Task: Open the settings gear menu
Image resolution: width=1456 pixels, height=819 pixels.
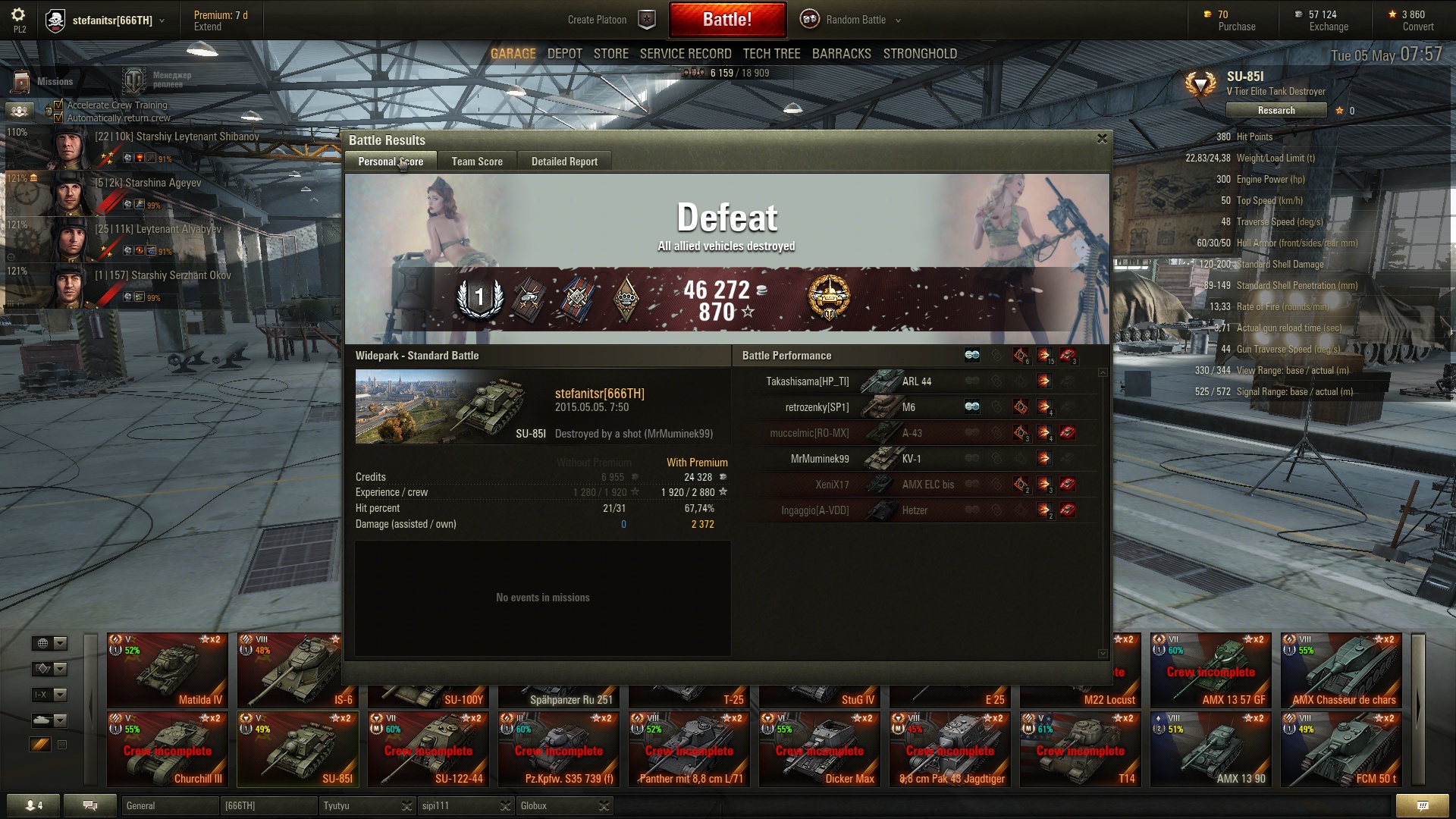Action: click(x=19, y=15)
